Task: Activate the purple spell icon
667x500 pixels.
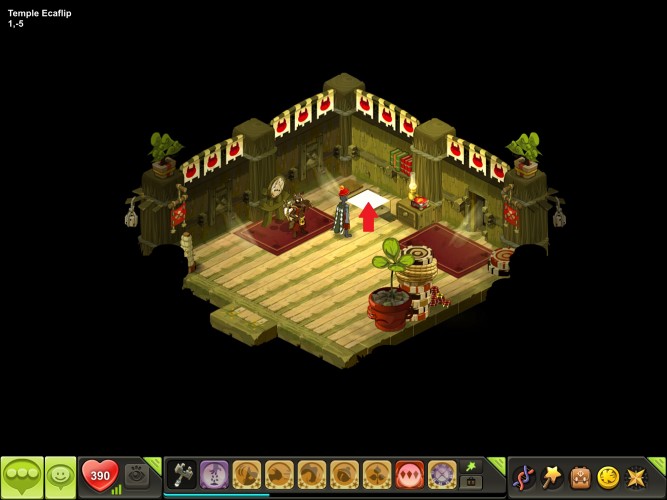Action: click(214, 473)
